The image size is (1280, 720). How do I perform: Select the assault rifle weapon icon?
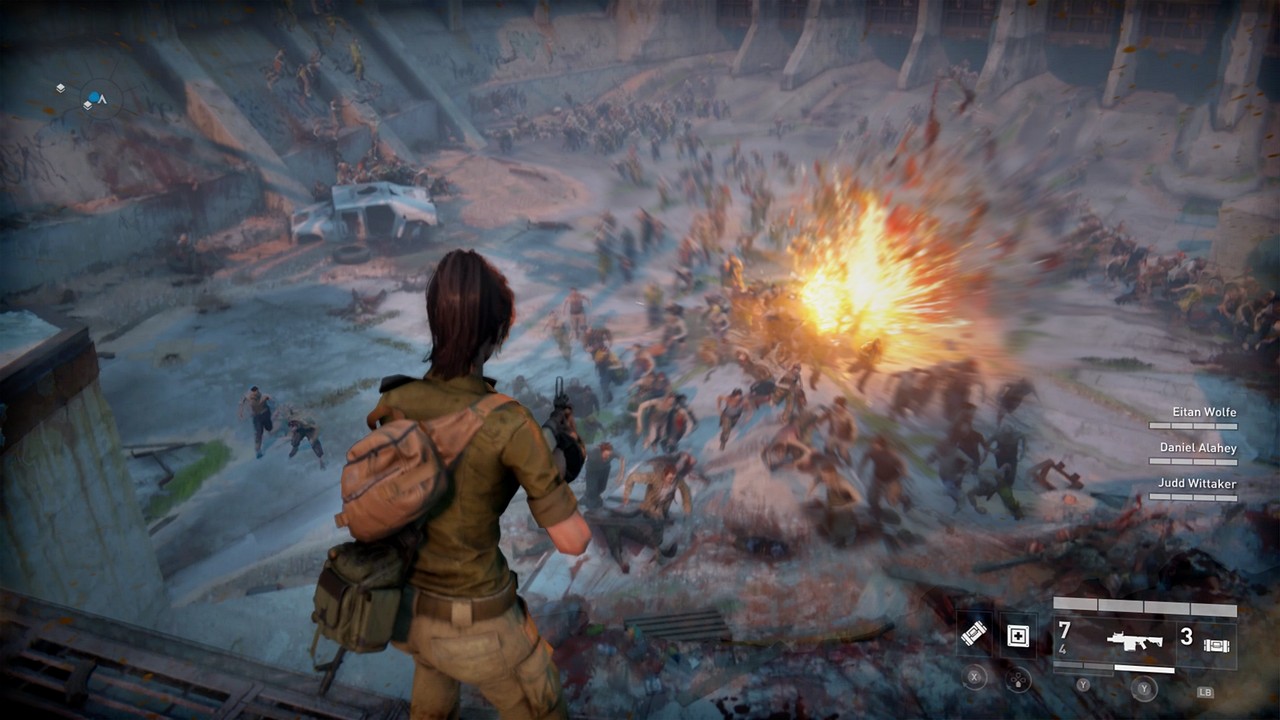point(1135,641)
